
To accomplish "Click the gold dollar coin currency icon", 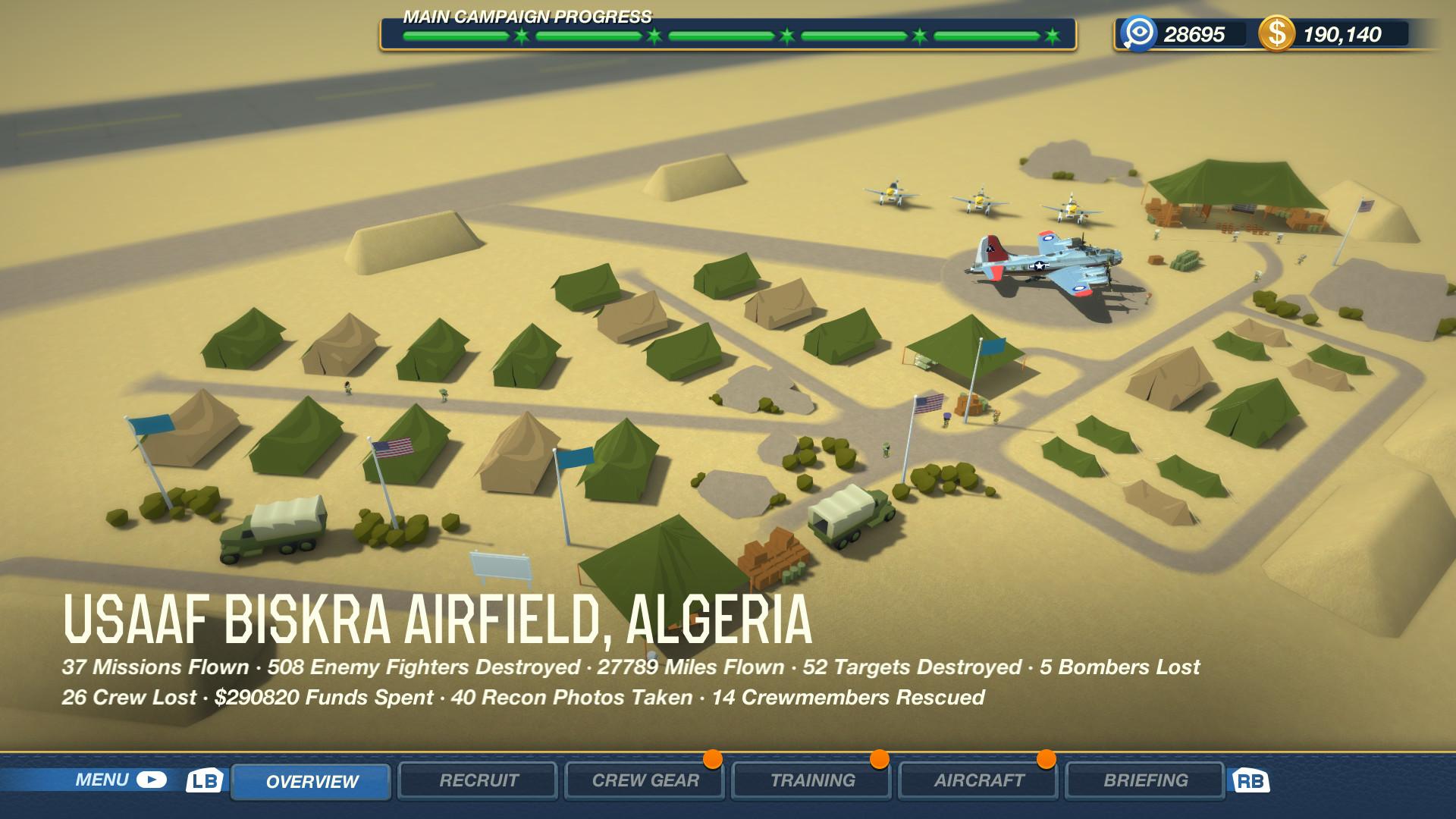I will tap(1277, 33).
